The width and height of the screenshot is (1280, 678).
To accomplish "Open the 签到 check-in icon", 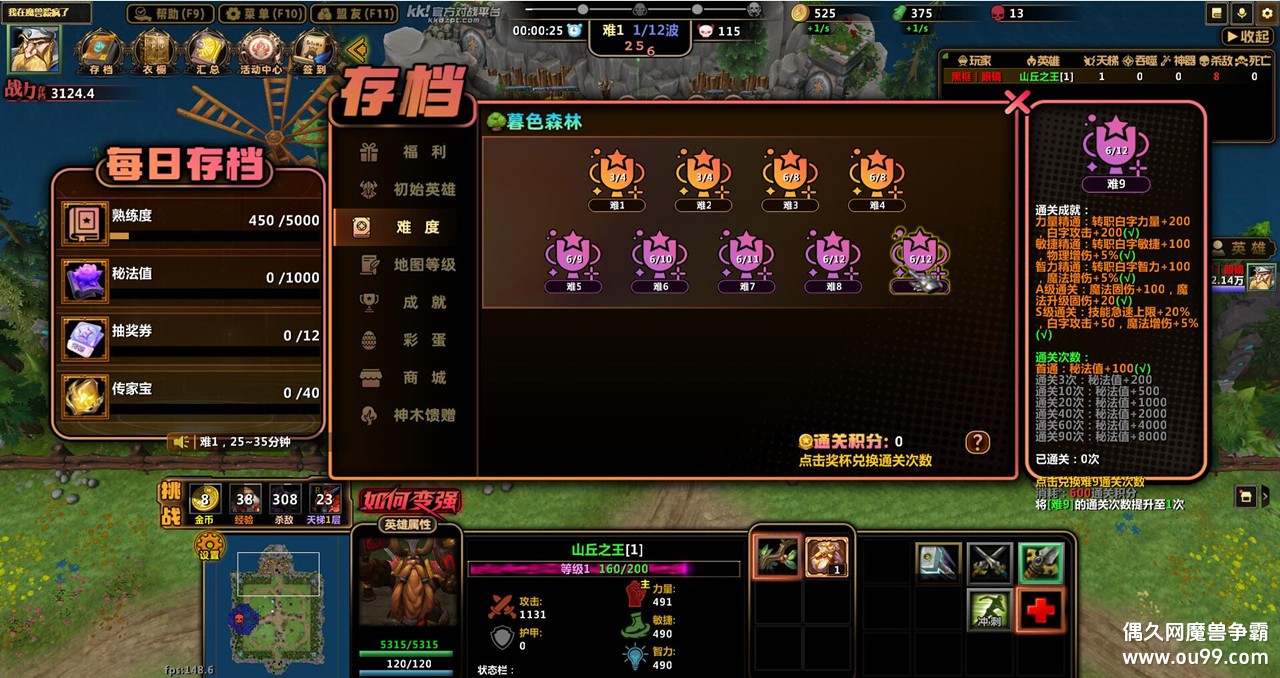I will [315, 52].
